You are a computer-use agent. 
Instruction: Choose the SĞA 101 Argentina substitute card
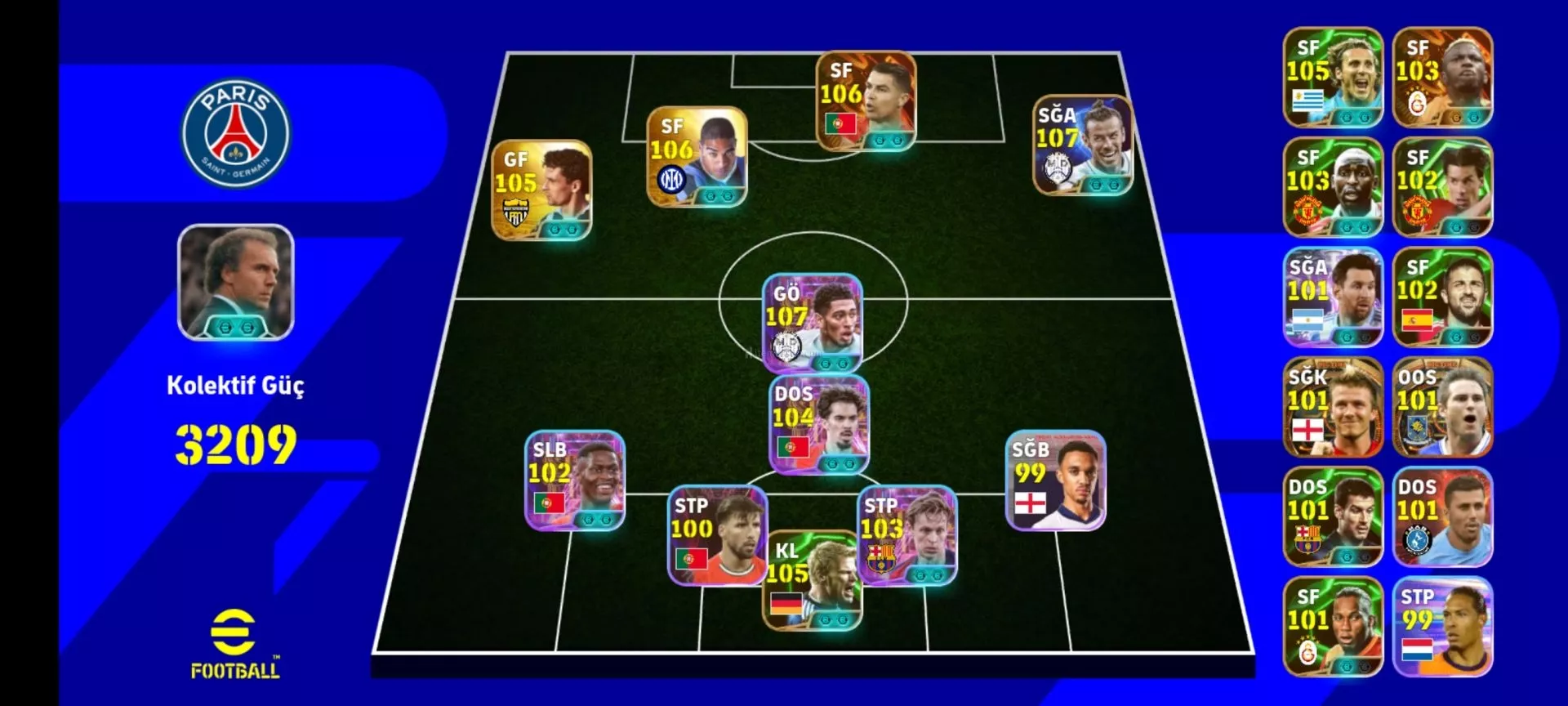1333,297
